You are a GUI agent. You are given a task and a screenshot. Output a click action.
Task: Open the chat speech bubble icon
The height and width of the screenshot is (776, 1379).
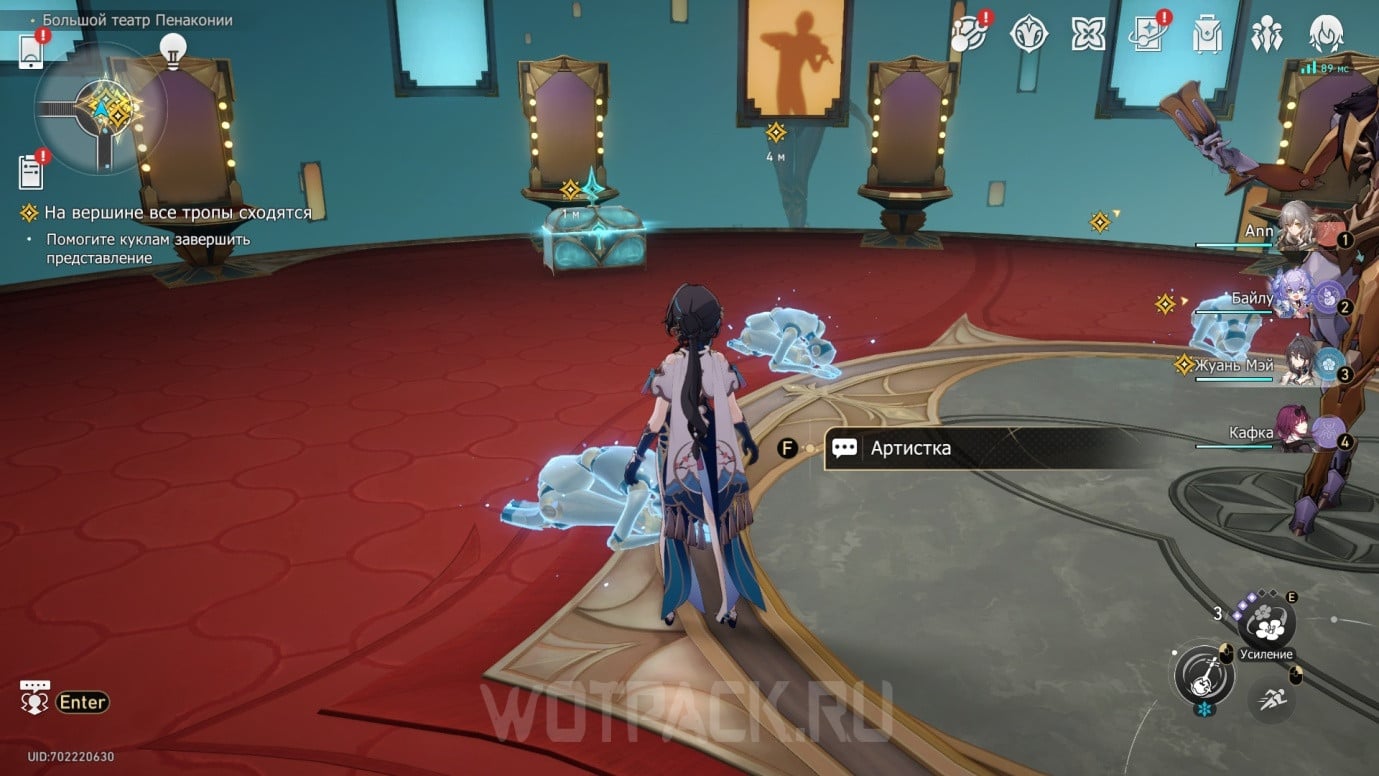pyautogui.click(x=36, y=699)
